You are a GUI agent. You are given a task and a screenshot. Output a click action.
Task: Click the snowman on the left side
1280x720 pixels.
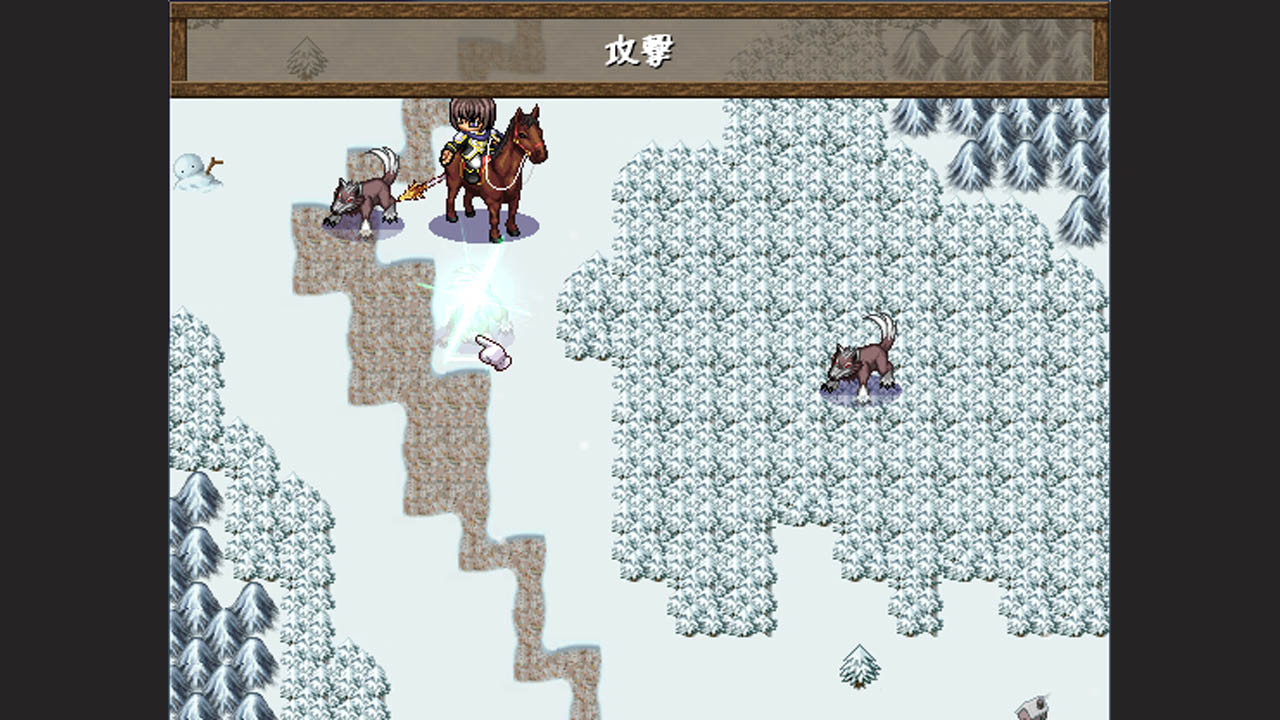click(x=196, y=172)
